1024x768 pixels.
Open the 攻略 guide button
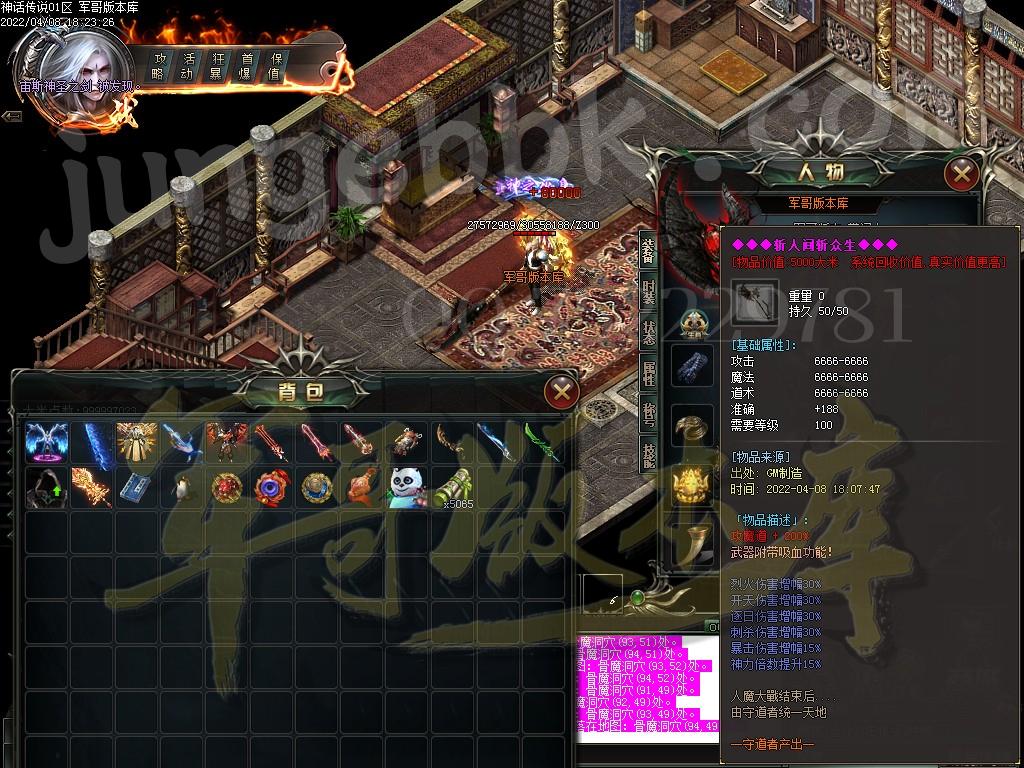[x=157, y=66]
